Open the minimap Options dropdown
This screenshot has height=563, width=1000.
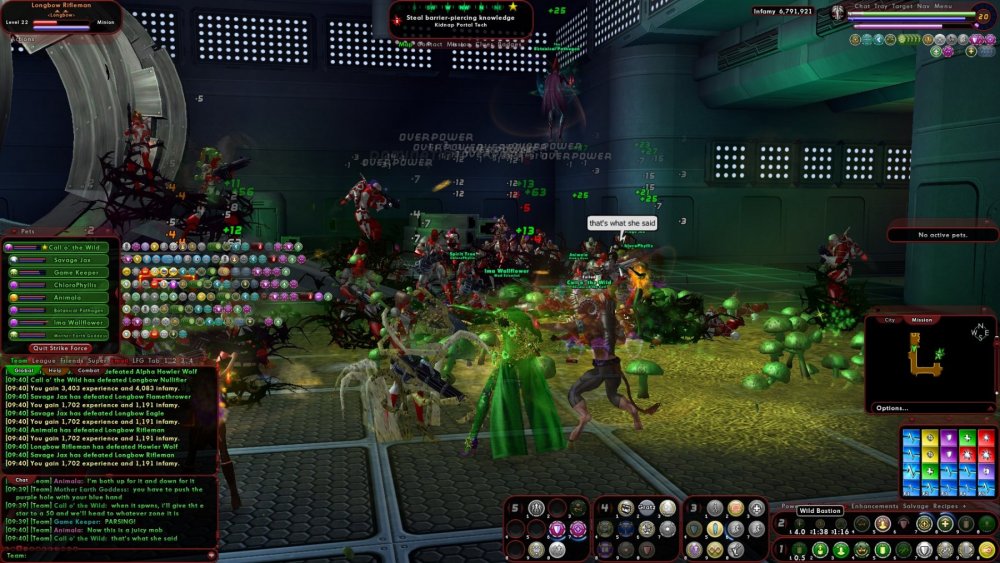(x=892, y=408)
